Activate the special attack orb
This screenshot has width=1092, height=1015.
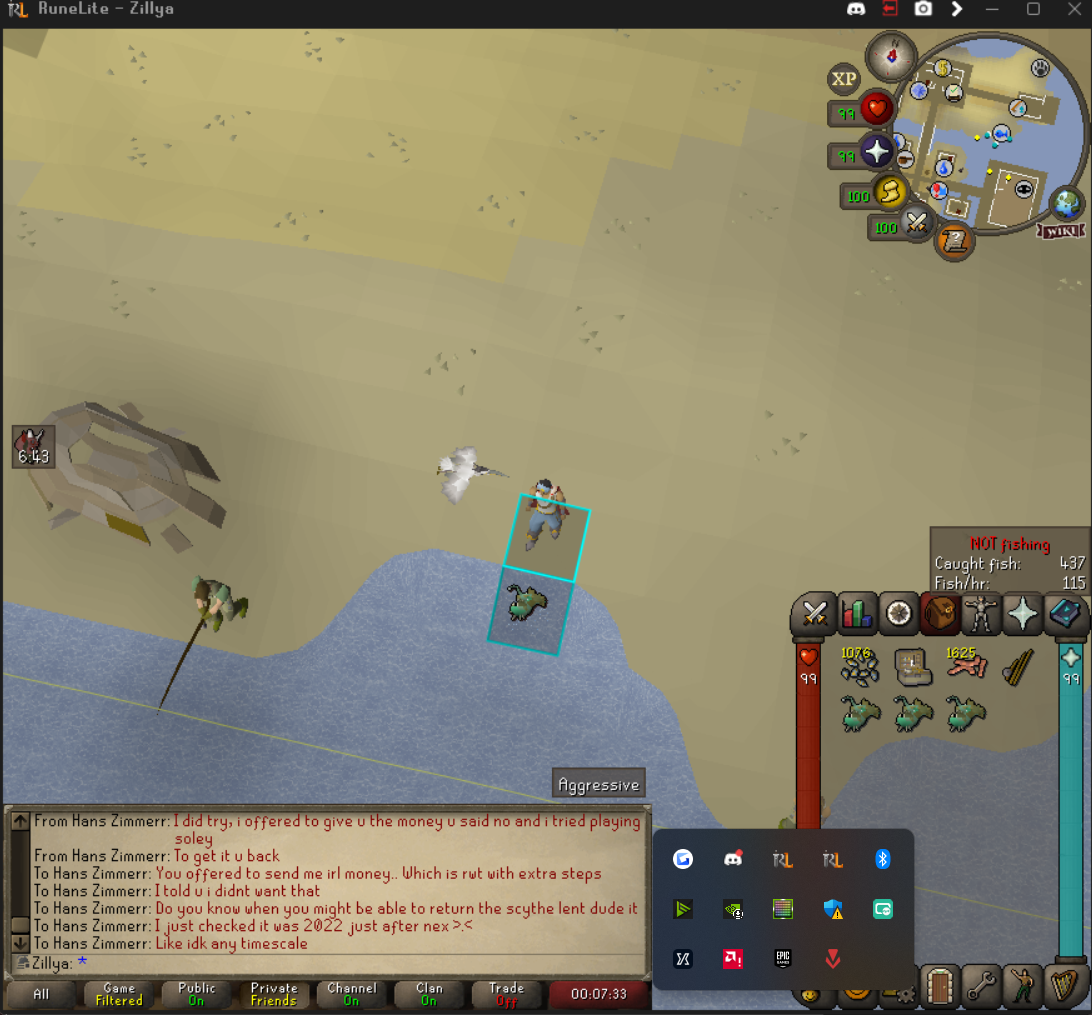[x=916, y=223]
